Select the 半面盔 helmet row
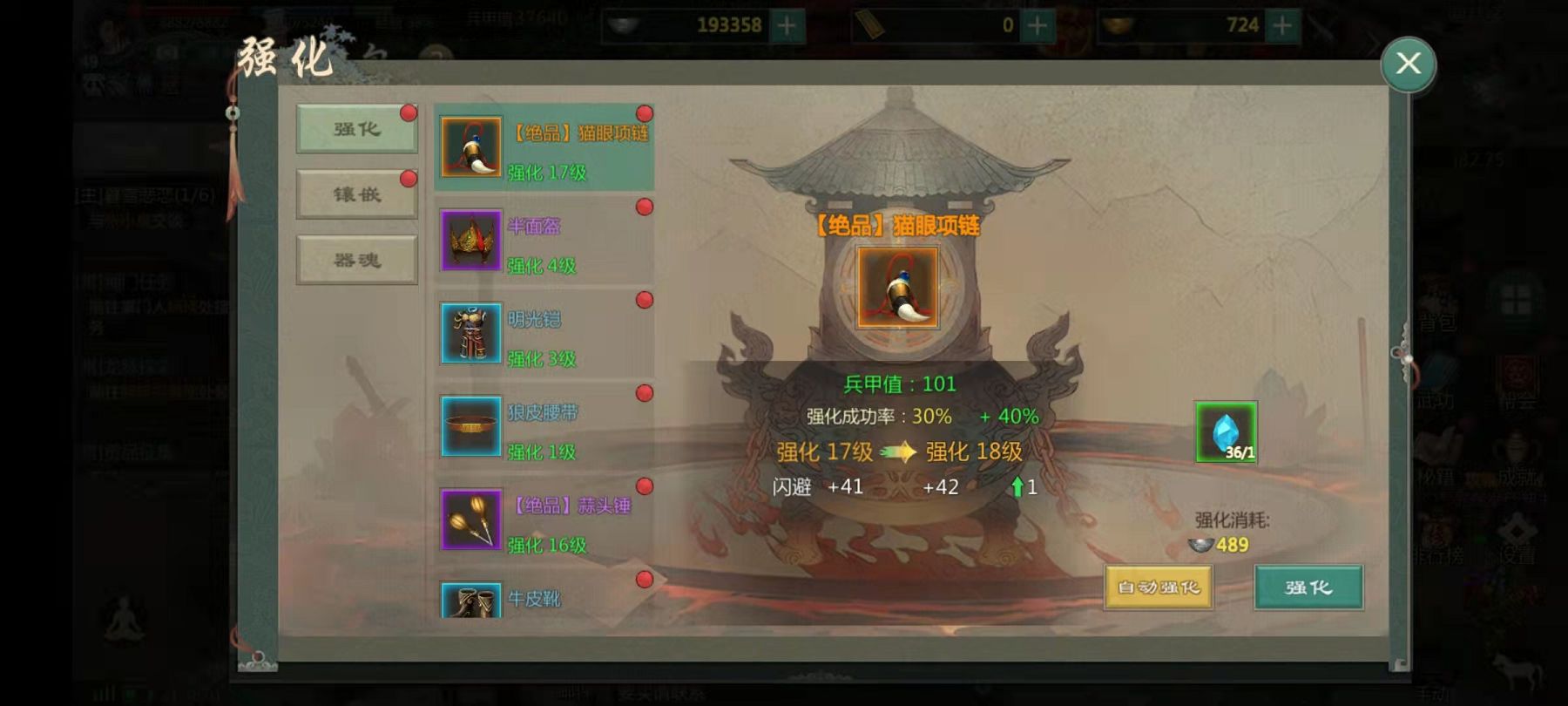The height and width of the screenshot is (706, 1568). pos(544,241)
